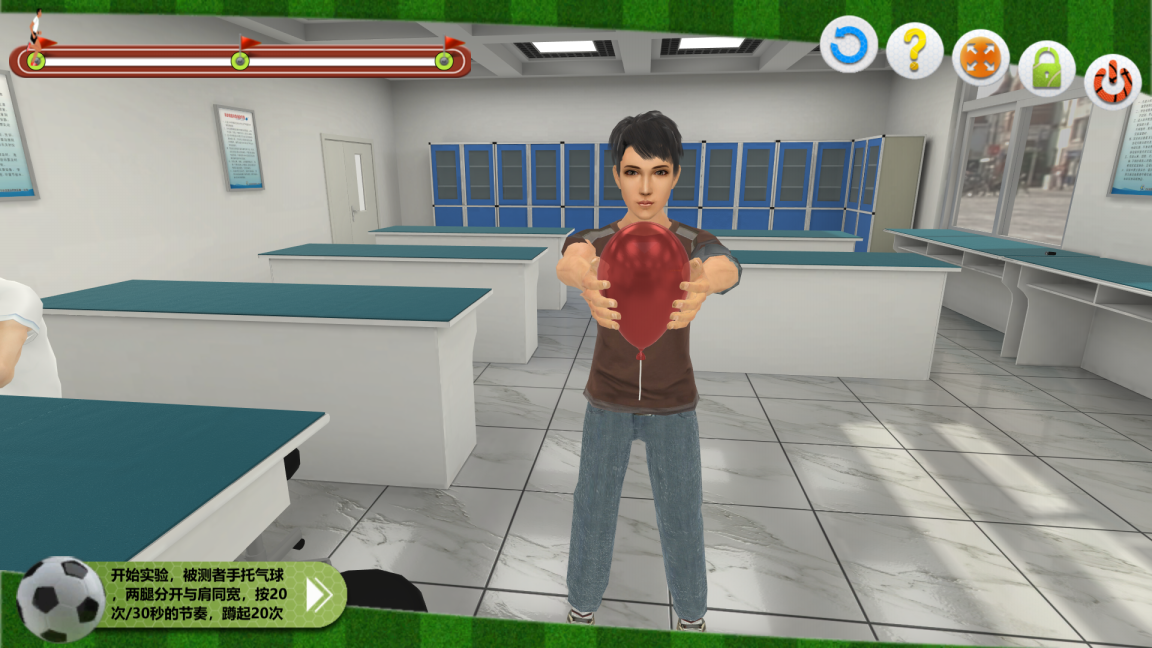Toggle fullscreen with the orange arrows button

click(x=980, y=58)
